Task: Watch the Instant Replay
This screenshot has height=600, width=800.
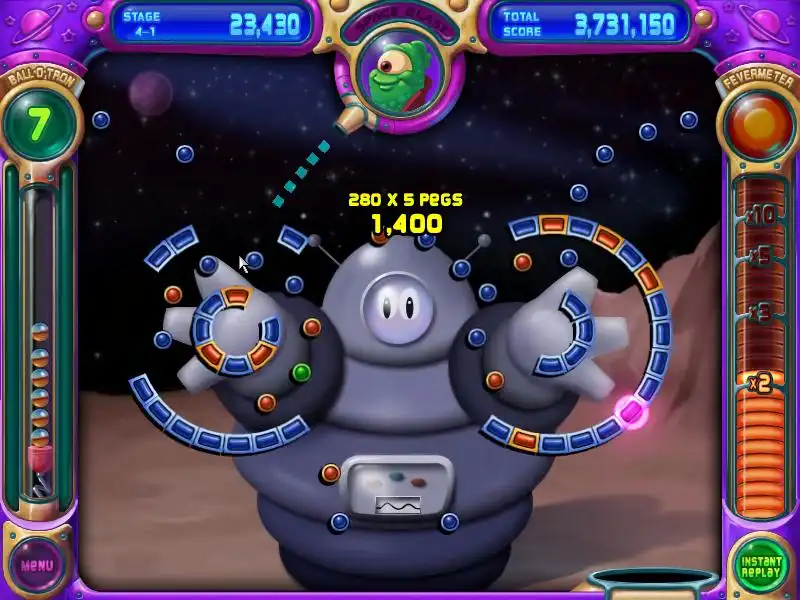Action: point(761,564)
